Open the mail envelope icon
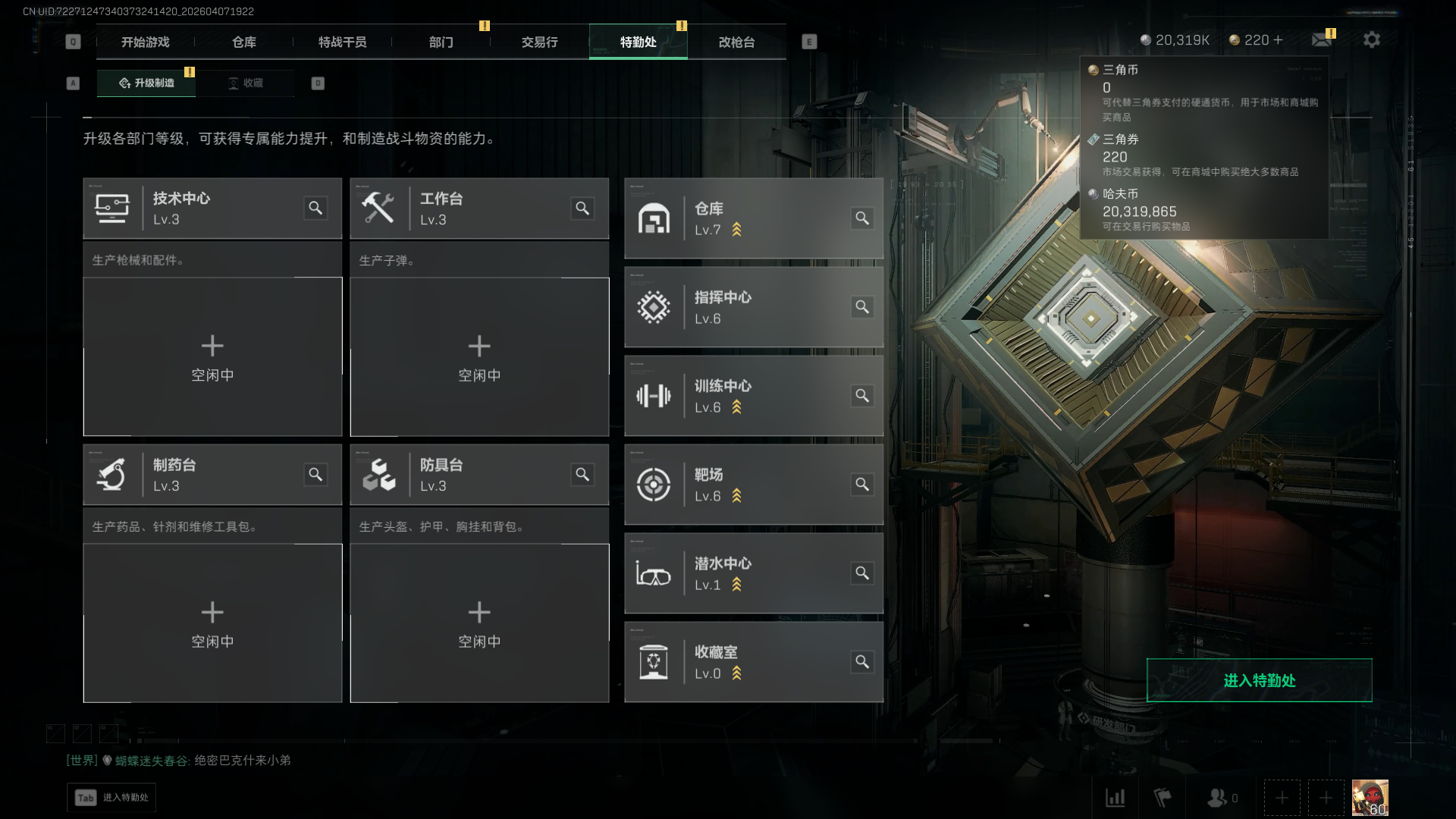 (x=1322, y=39)
